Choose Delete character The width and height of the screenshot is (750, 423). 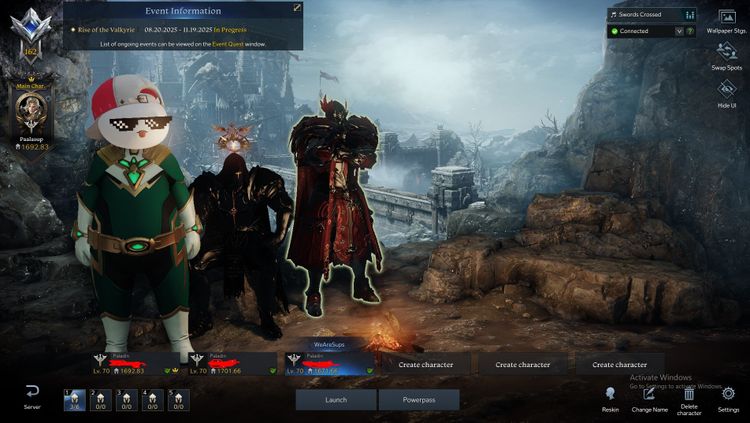(x=689, y=397)
